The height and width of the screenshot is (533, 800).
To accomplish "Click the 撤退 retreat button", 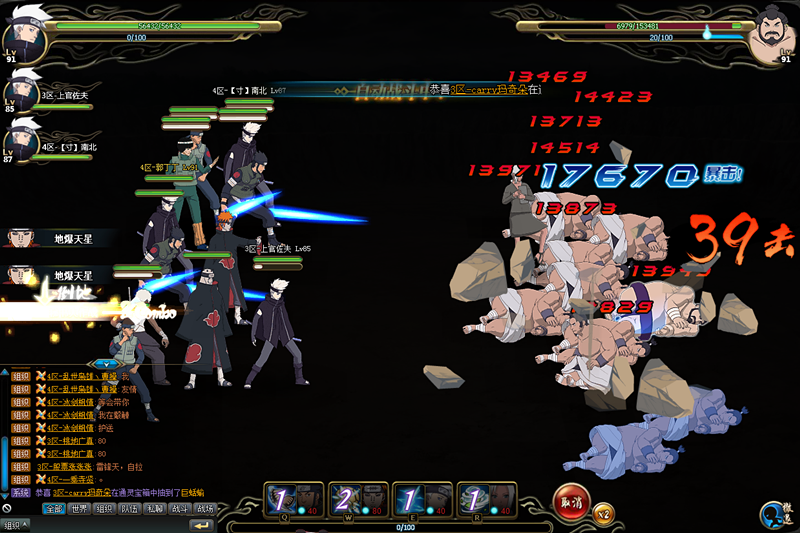I will [x=777, y=513].
